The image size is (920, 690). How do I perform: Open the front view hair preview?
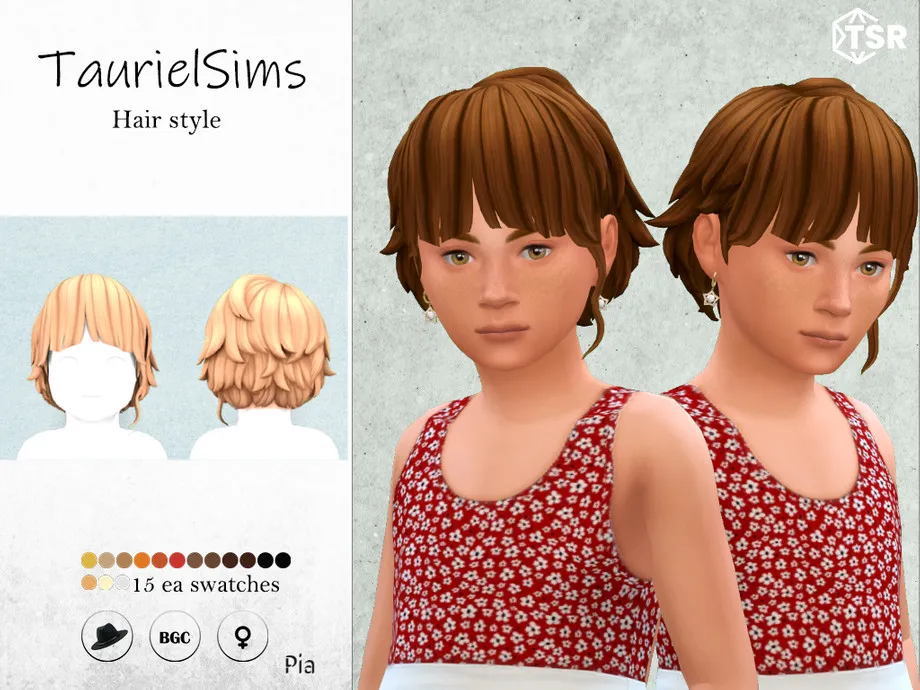pos(92,360)
